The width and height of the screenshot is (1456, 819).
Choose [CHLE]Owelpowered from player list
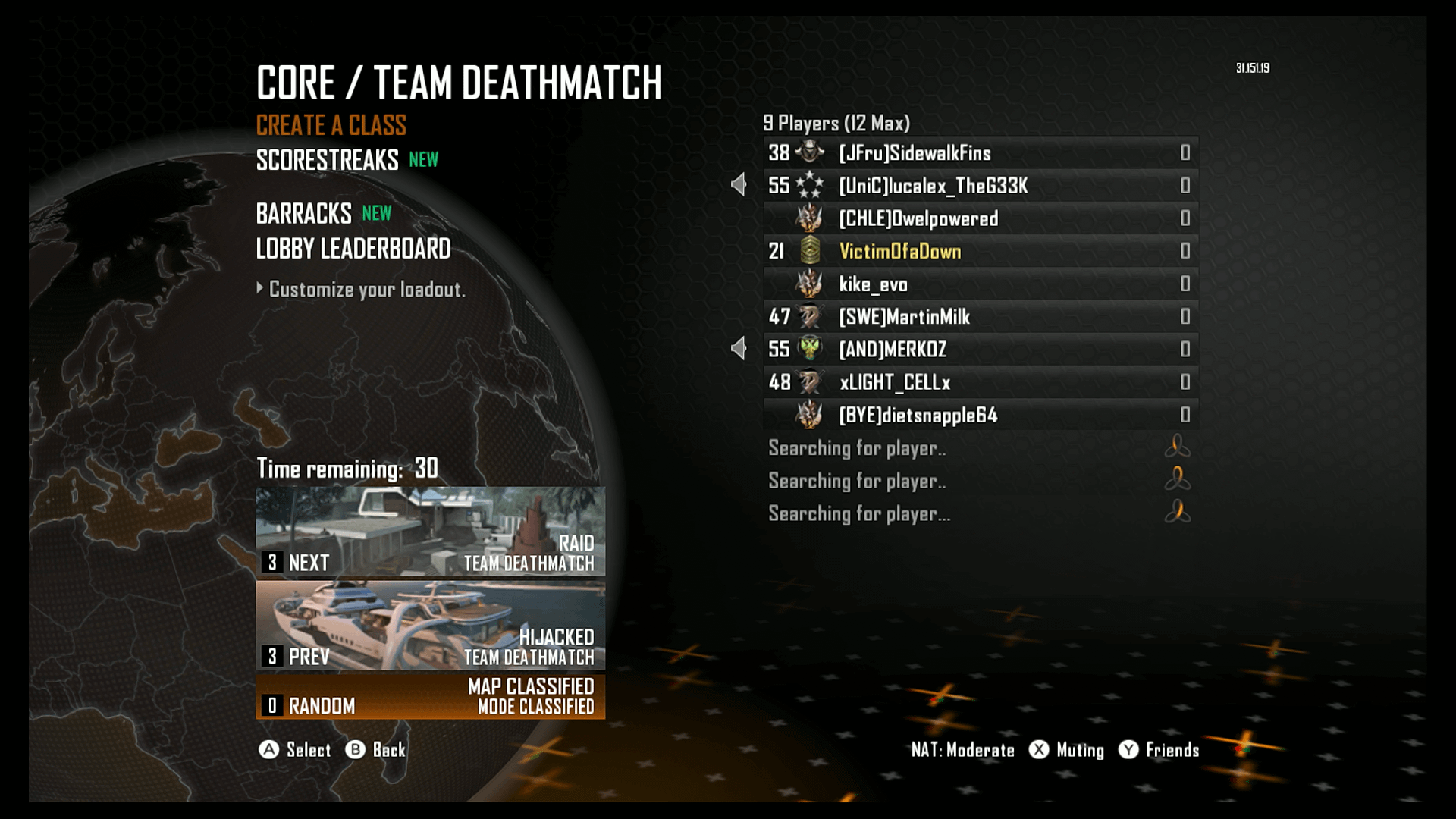click(x=980, y=218)
